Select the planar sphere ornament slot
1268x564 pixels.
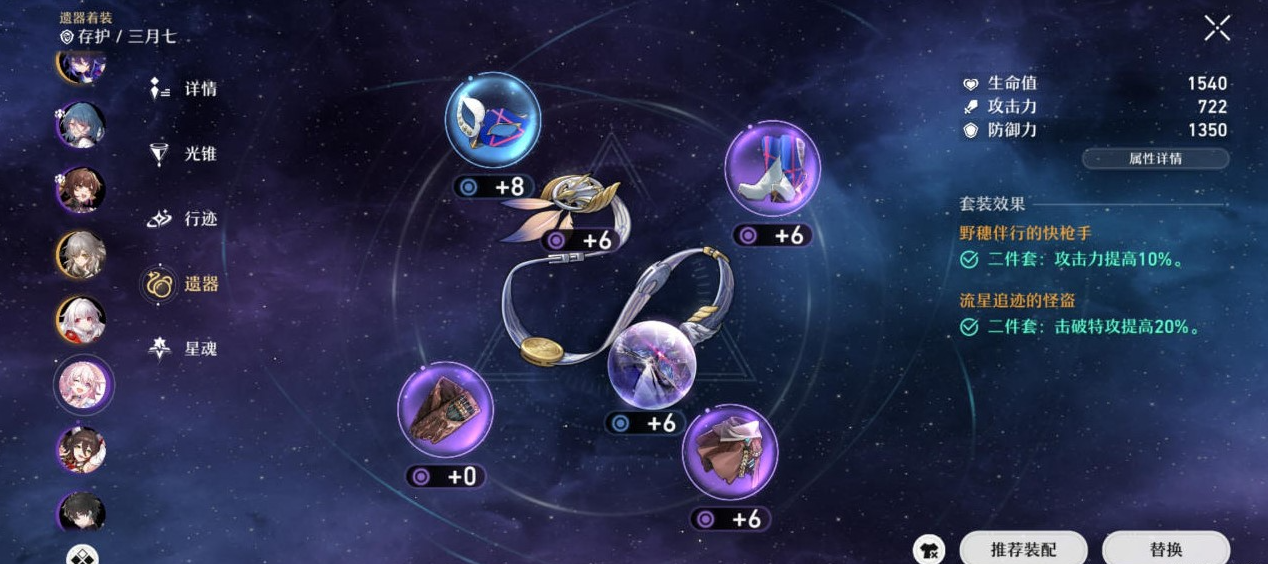pos(653,363)
